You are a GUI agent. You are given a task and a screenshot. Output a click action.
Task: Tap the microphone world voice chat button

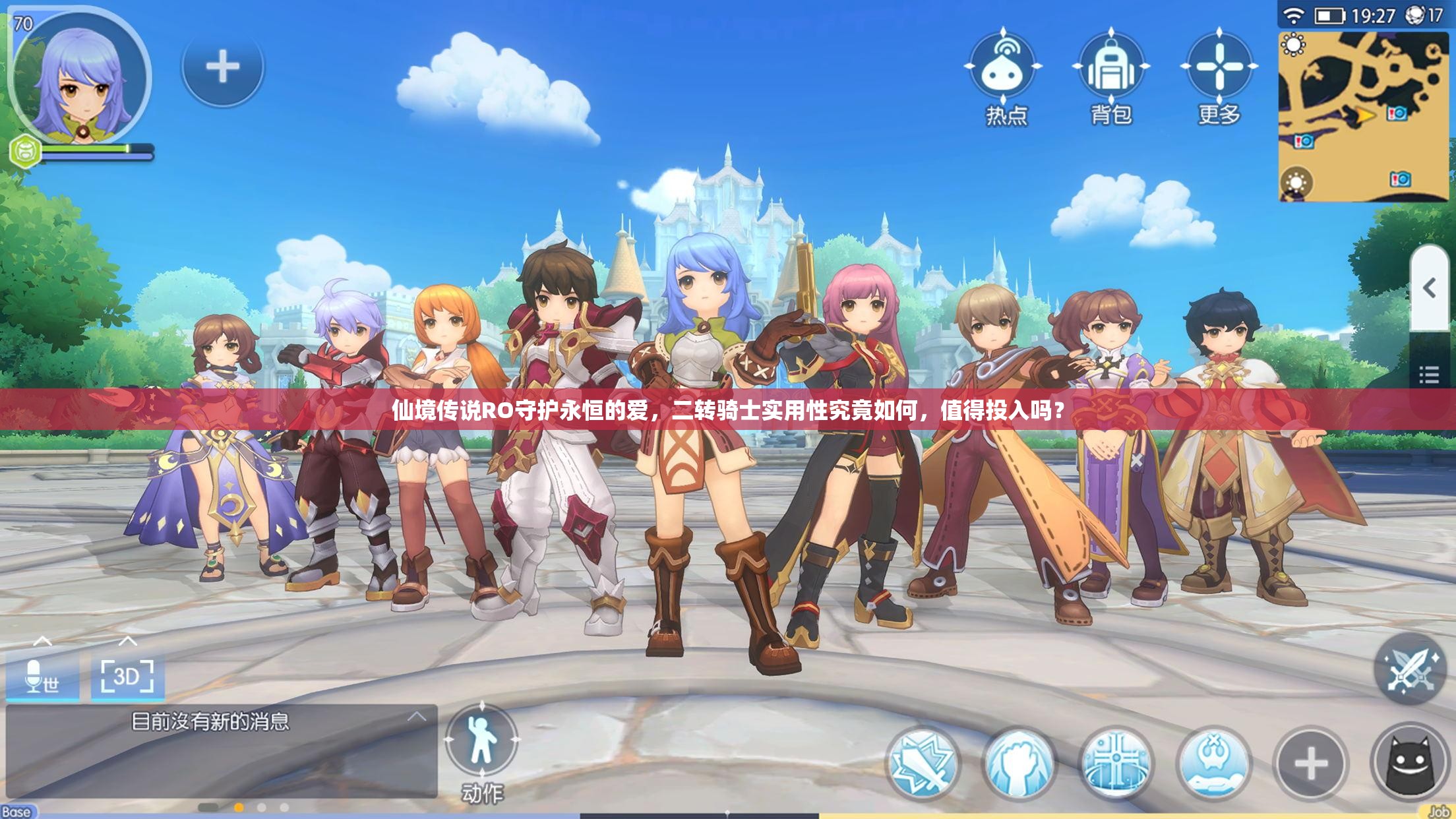click(x=42, y=677)
